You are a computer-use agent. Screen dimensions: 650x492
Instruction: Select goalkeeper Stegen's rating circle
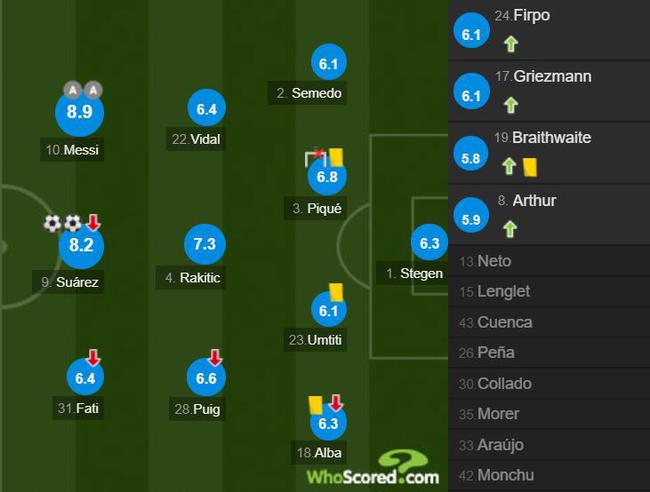(x=430, y=243)
